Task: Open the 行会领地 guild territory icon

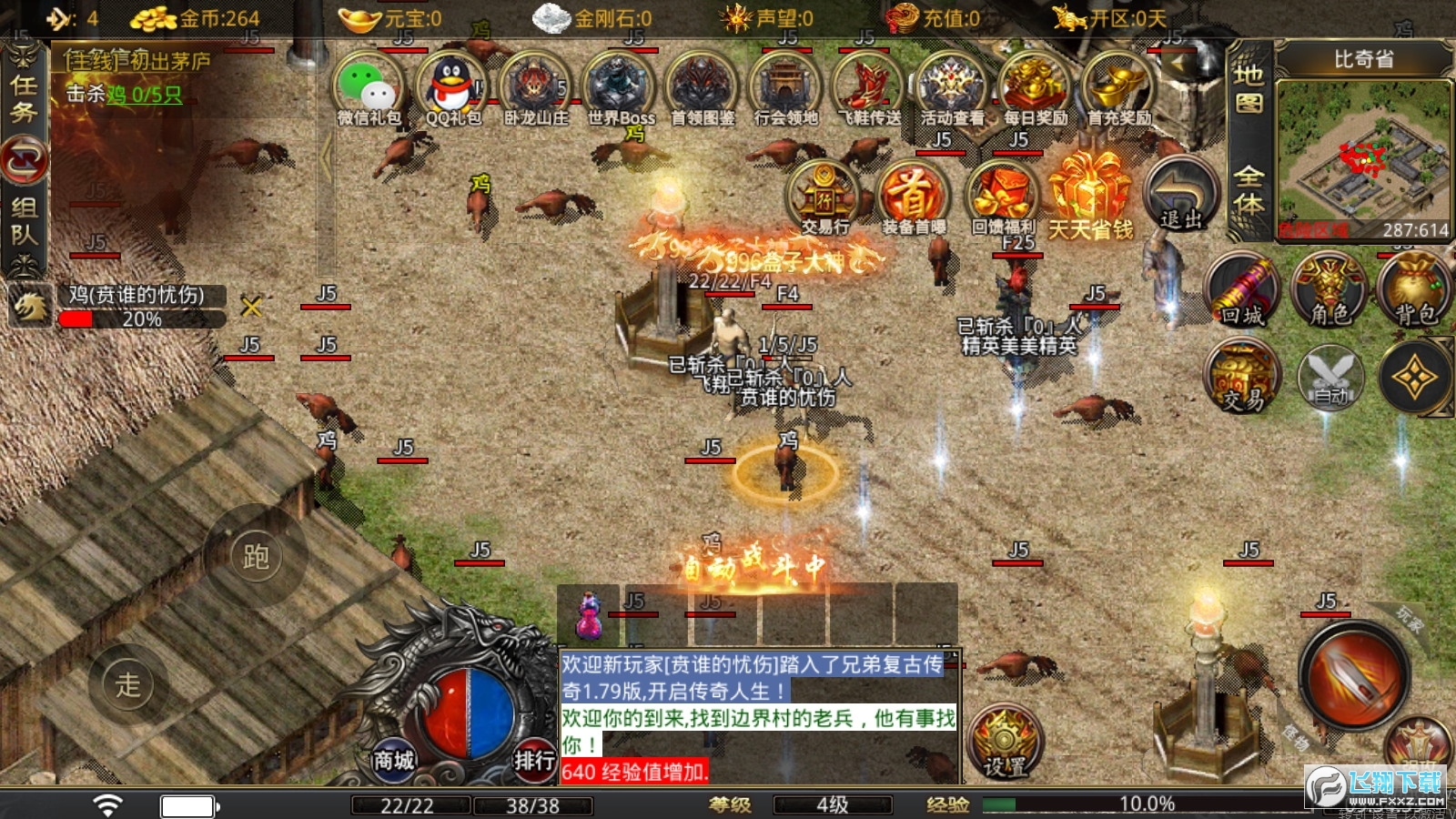Action: (785, 87)
